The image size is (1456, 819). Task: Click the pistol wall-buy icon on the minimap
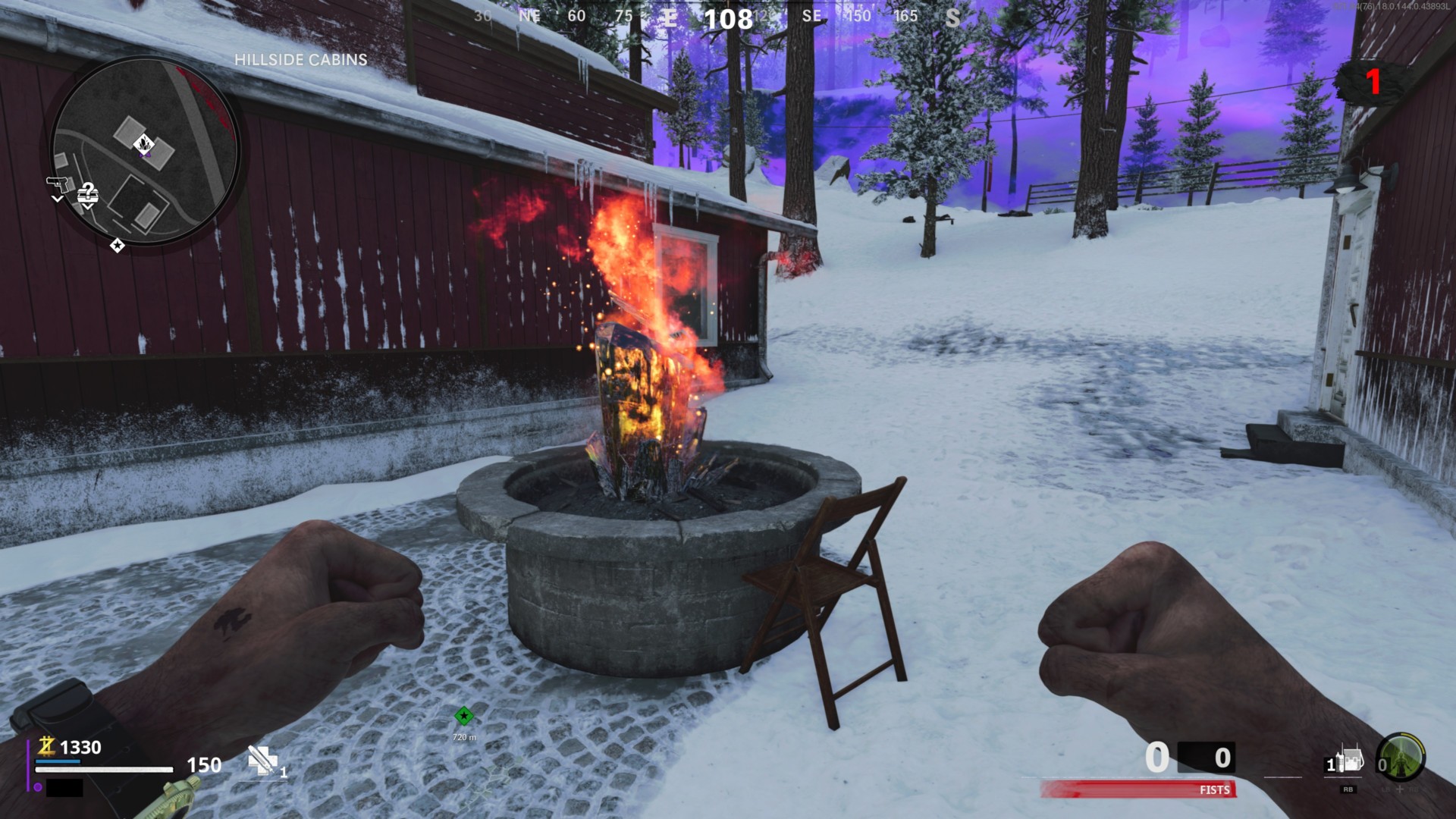click(x=58, y=184)
